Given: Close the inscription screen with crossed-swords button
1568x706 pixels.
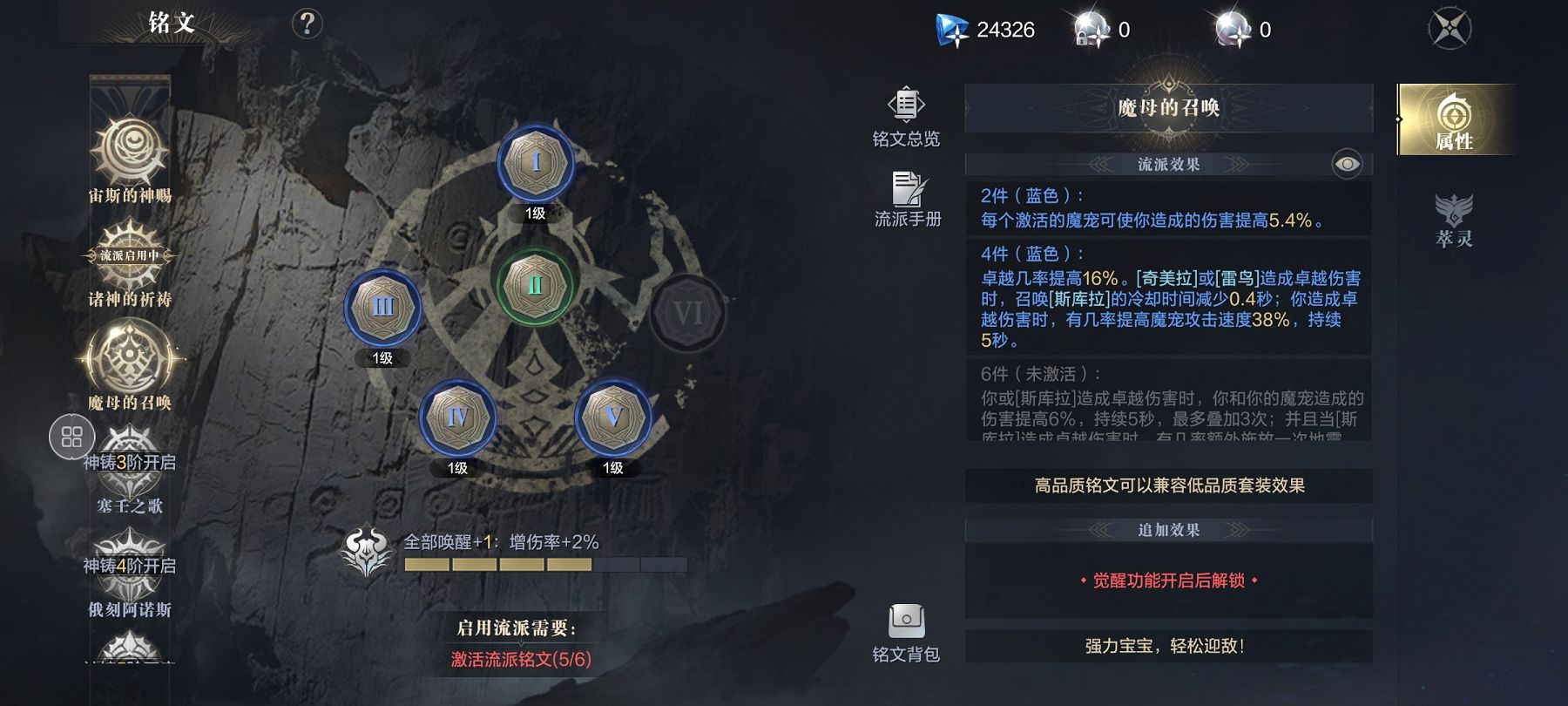Looking at the screenshot, I should coord(1450,29).
